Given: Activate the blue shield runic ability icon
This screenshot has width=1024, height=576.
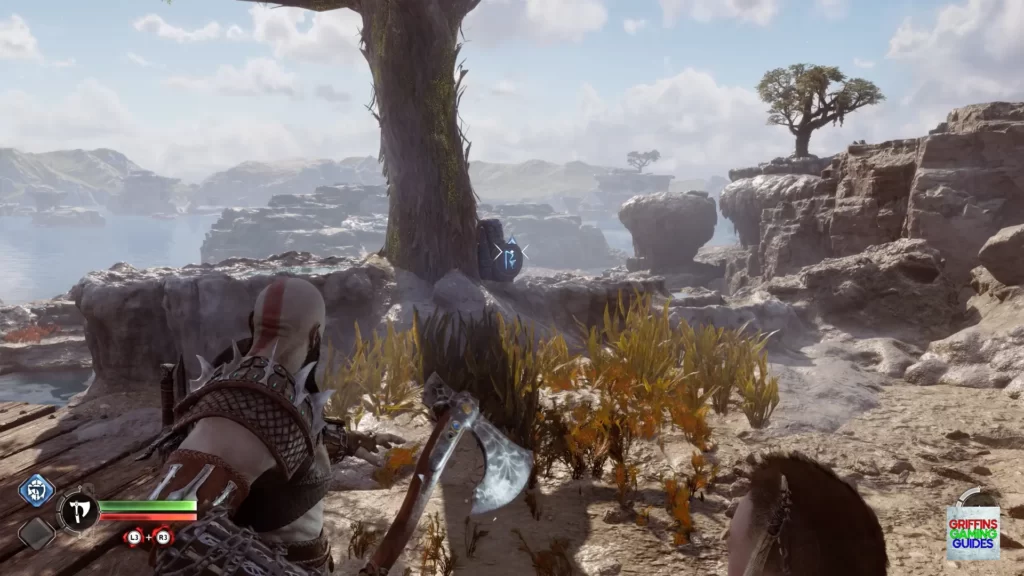Looking at the screenshot, I should point(36,491).
